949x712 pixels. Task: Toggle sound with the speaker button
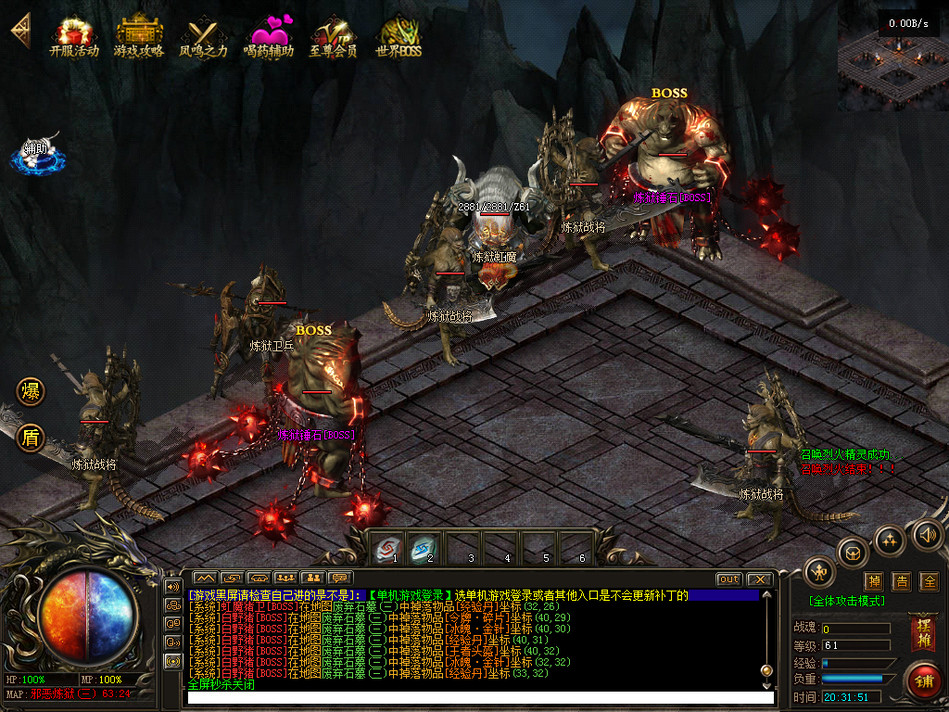click(x=928, y=536)
